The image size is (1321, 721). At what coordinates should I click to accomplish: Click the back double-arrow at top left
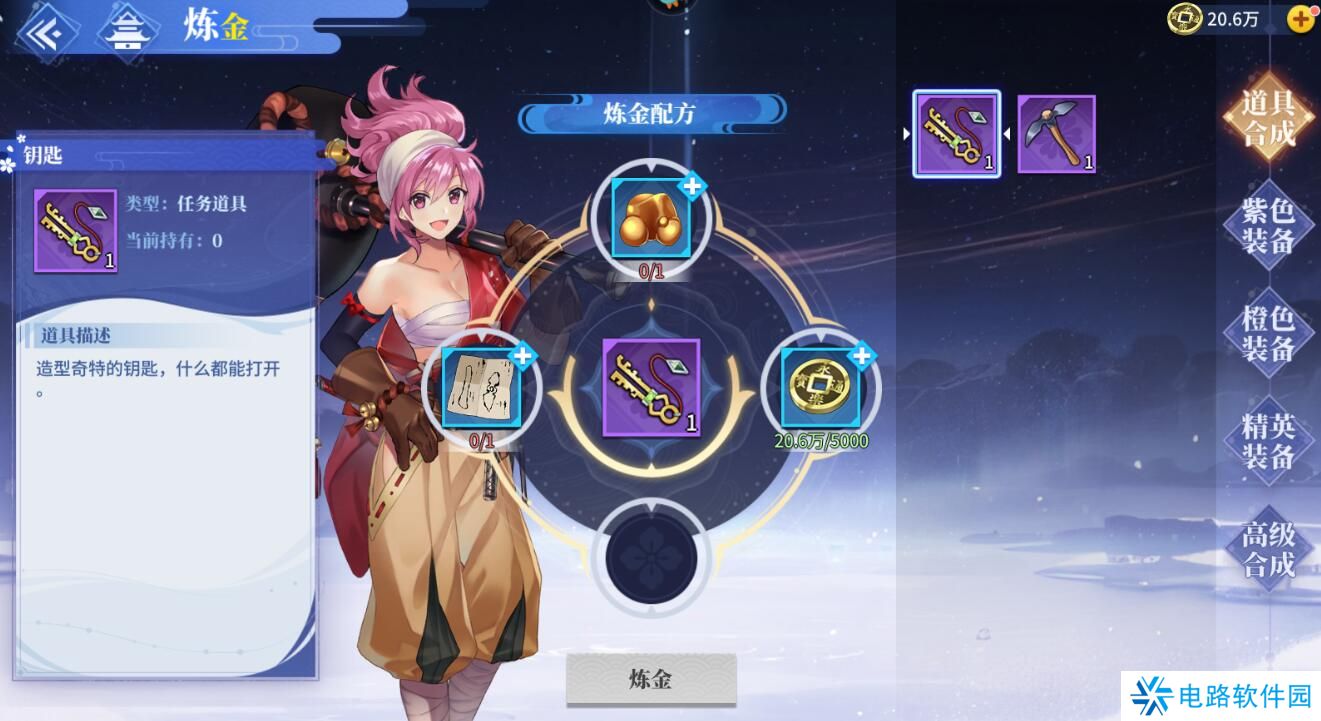coord(45,27)
